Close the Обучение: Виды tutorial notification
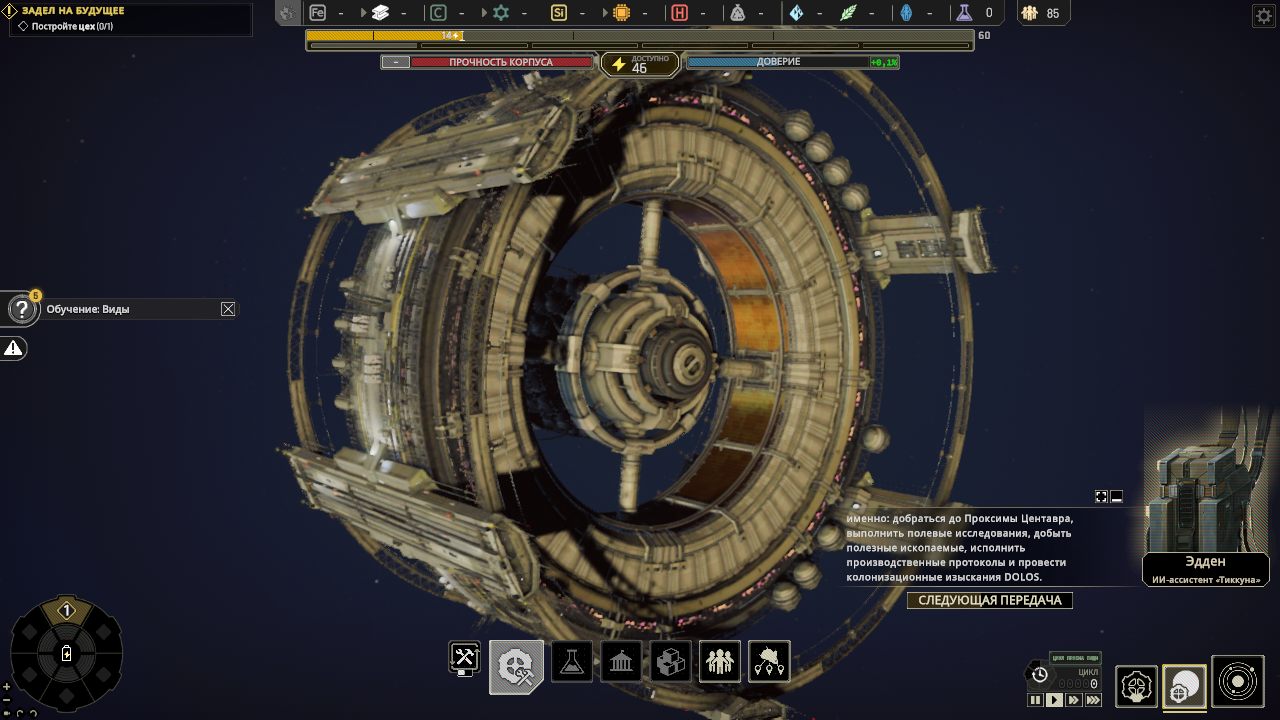 pos(228,309)
